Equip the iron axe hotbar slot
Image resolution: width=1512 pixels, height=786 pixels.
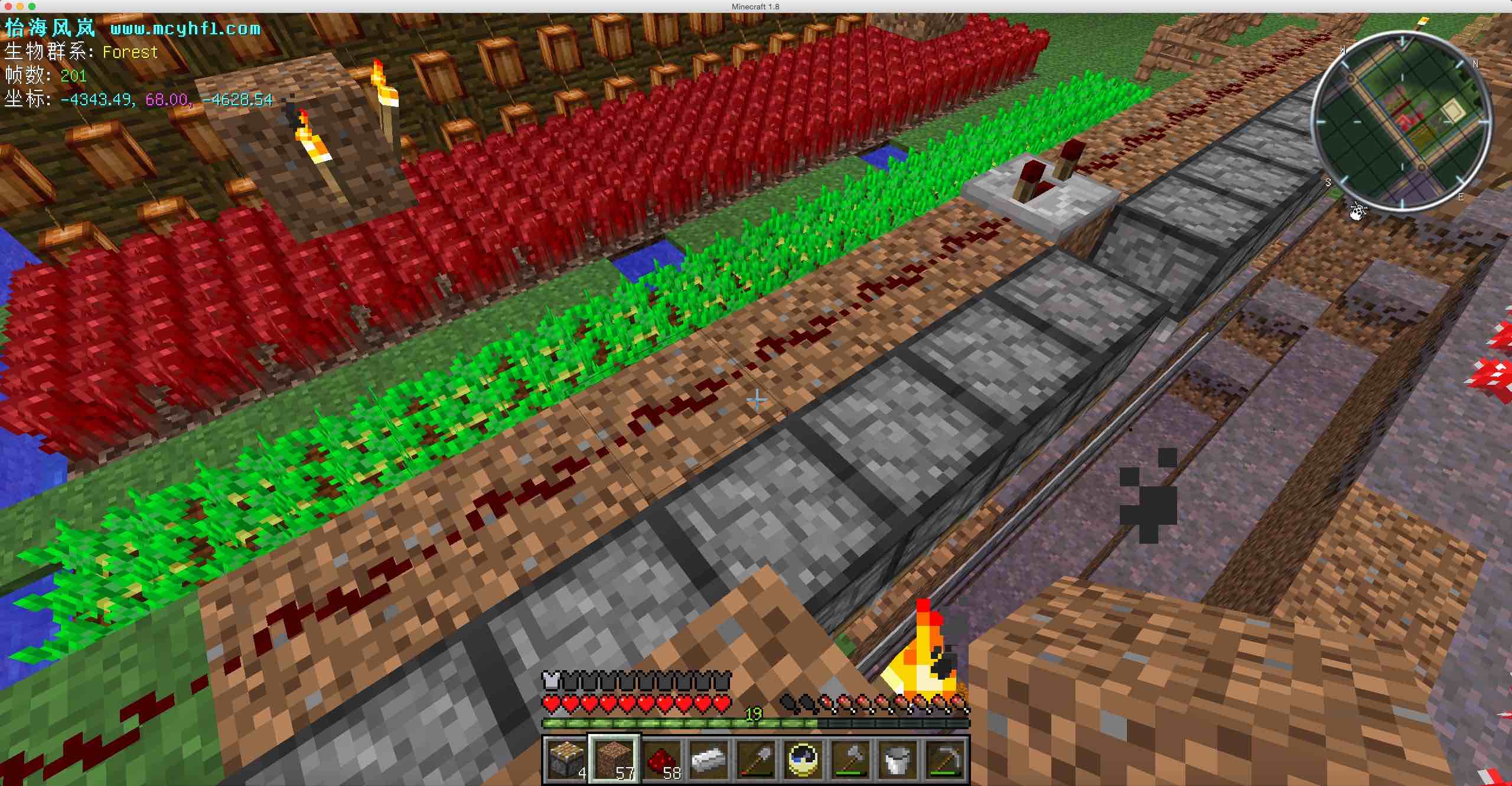click(x=850, y=759)
